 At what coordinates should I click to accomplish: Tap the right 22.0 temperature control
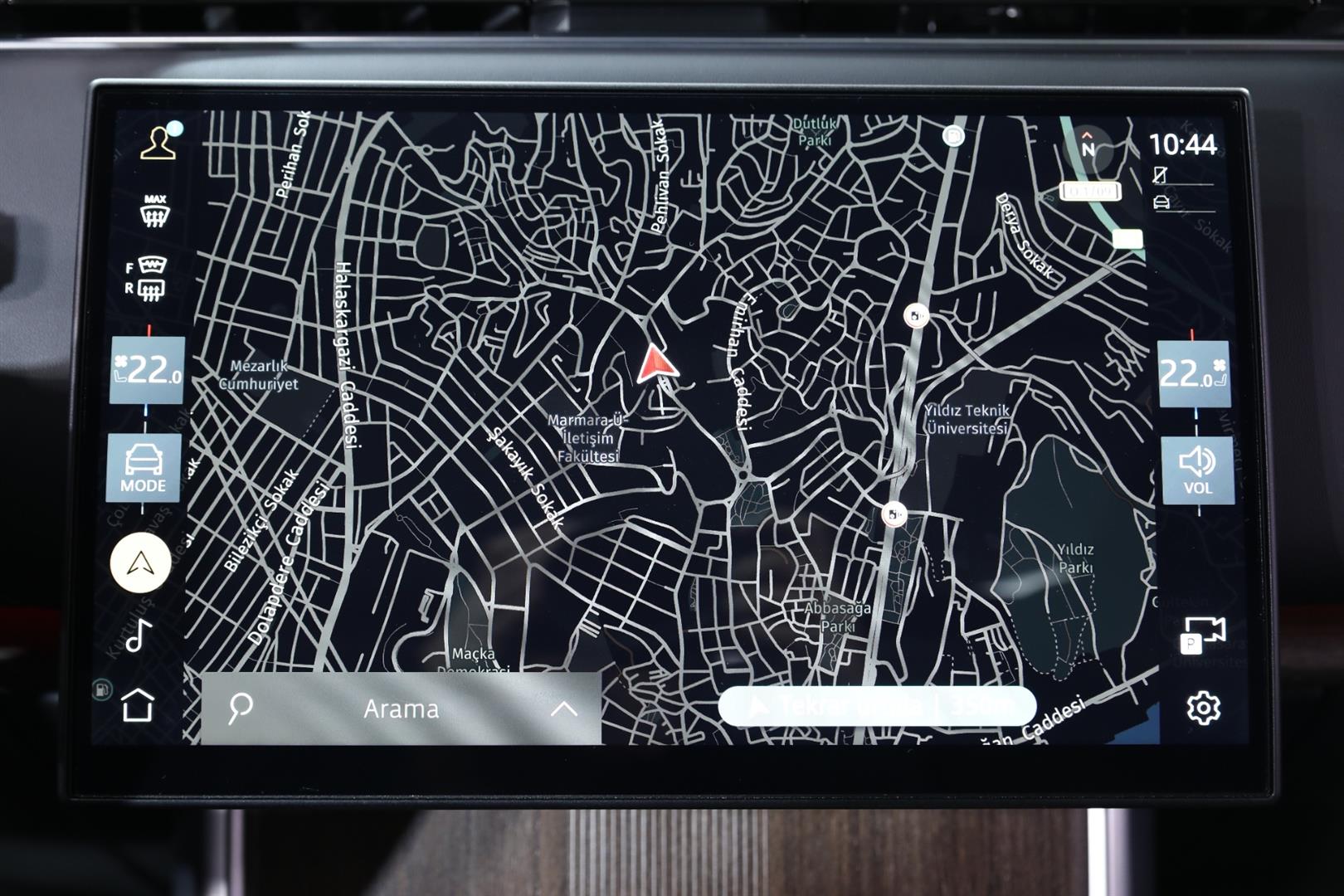tap(1194, 374)
